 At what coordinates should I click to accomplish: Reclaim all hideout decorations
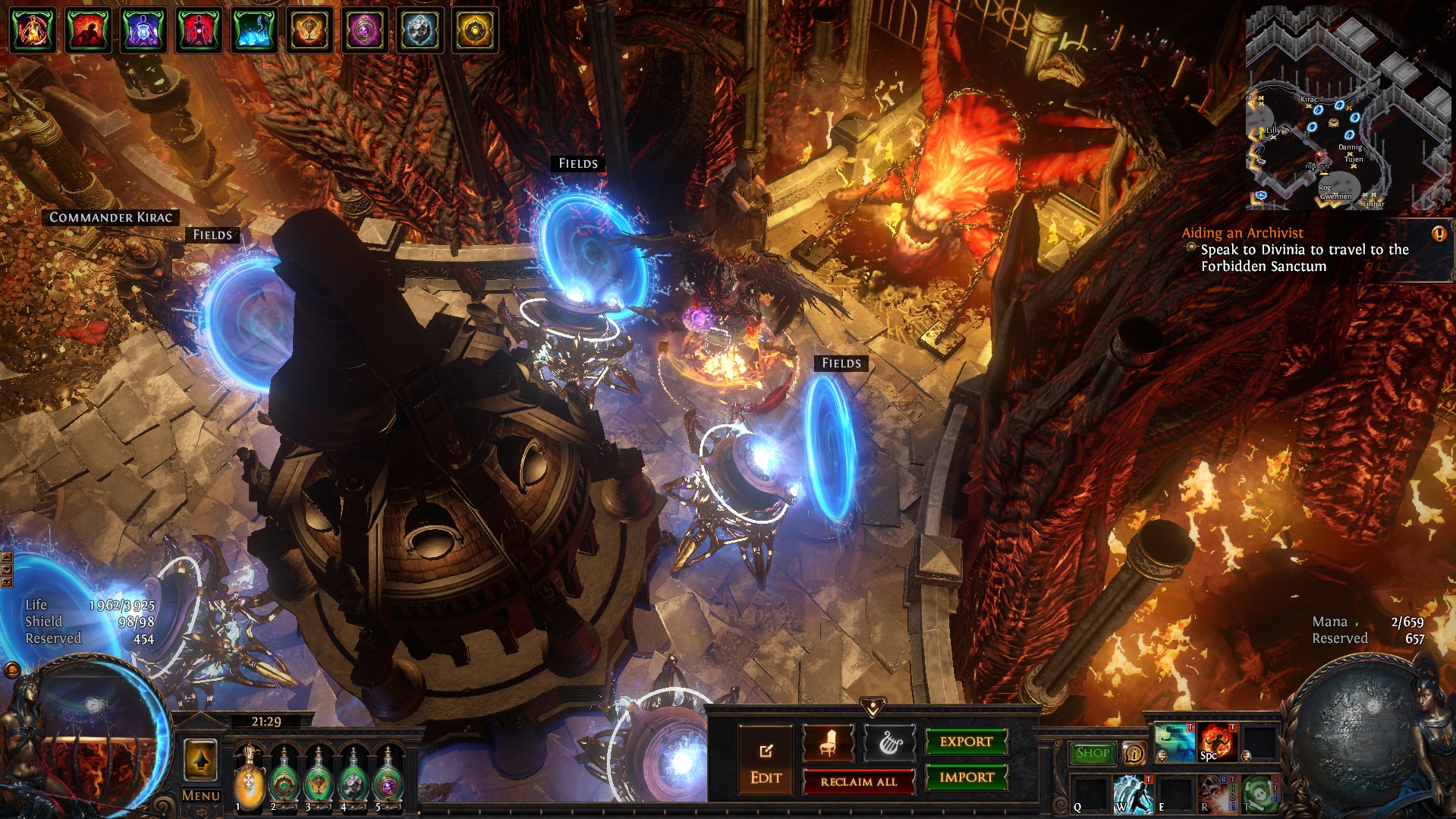[x=858, y=781]
